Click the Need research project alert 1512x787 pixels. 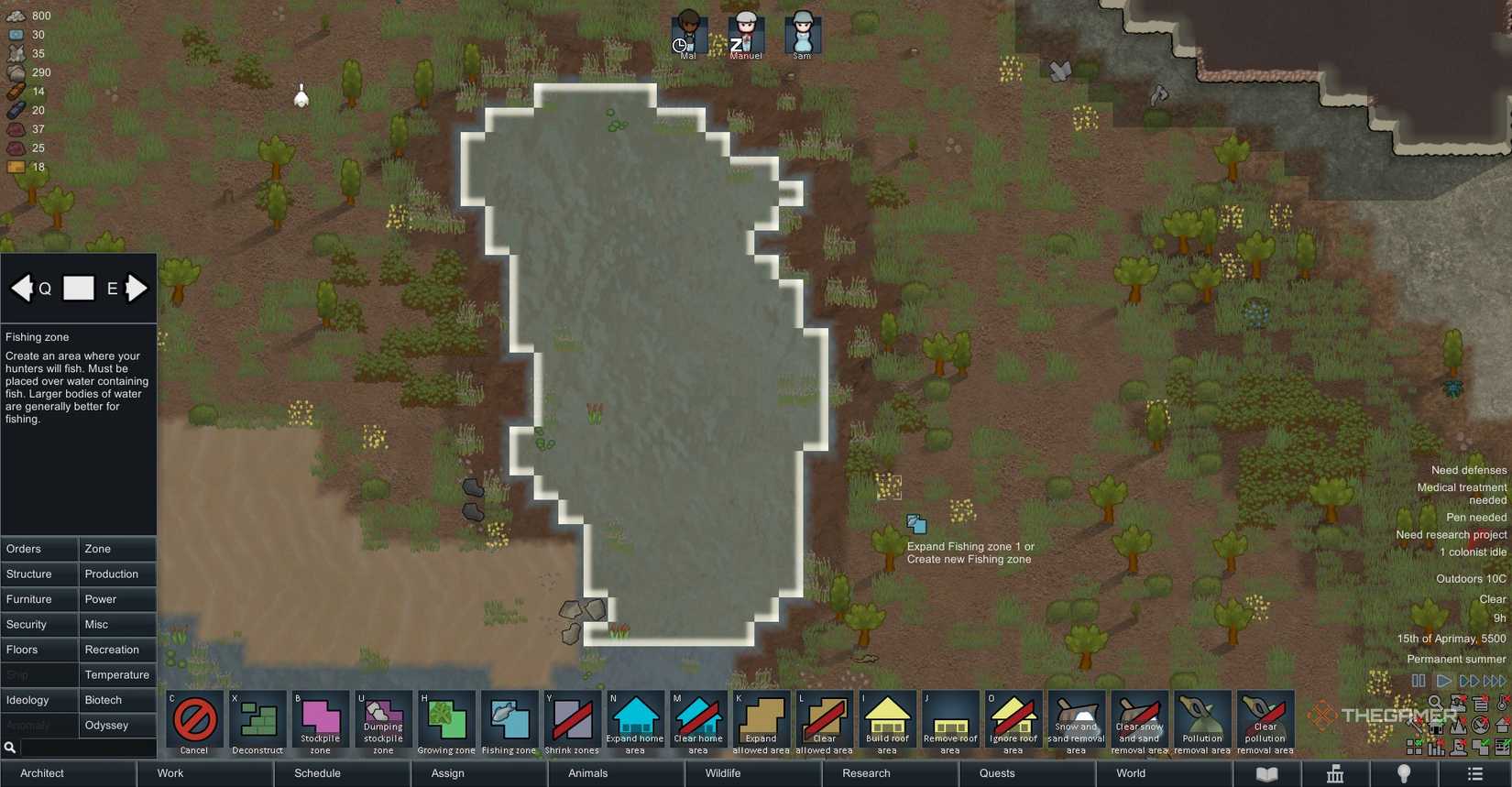pos(1452,533)
